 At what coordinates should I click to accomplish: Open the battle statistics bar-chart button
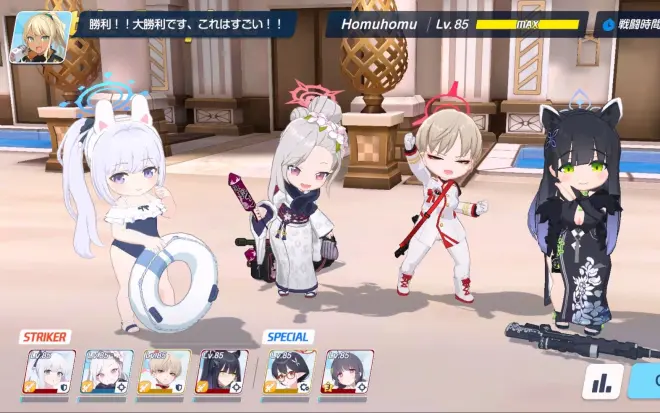pos(602,381)
